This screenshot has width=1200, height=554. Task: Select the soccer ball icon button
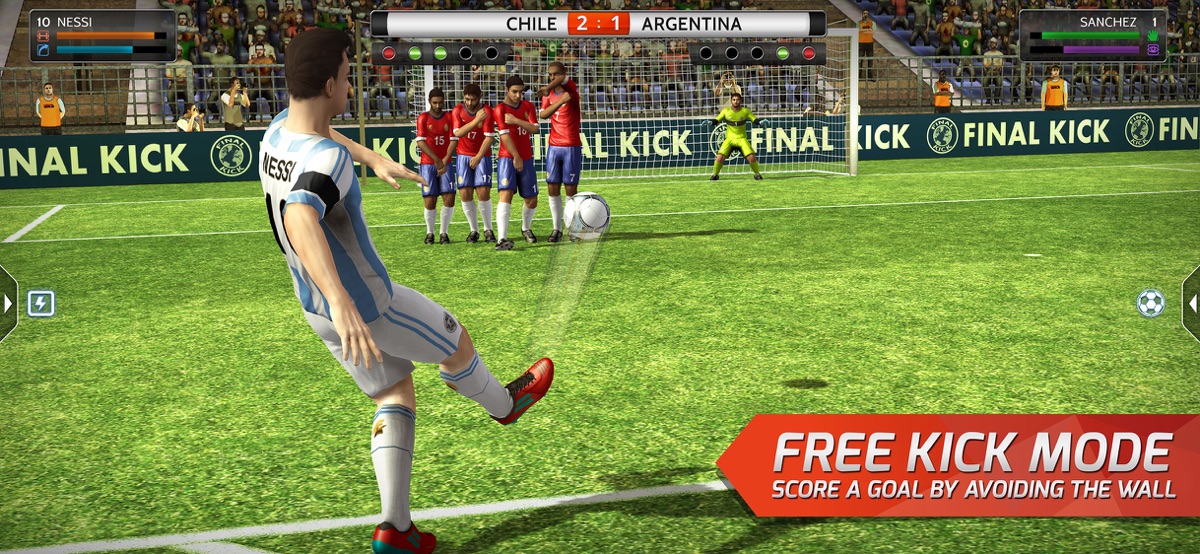tap(1151, 302)
